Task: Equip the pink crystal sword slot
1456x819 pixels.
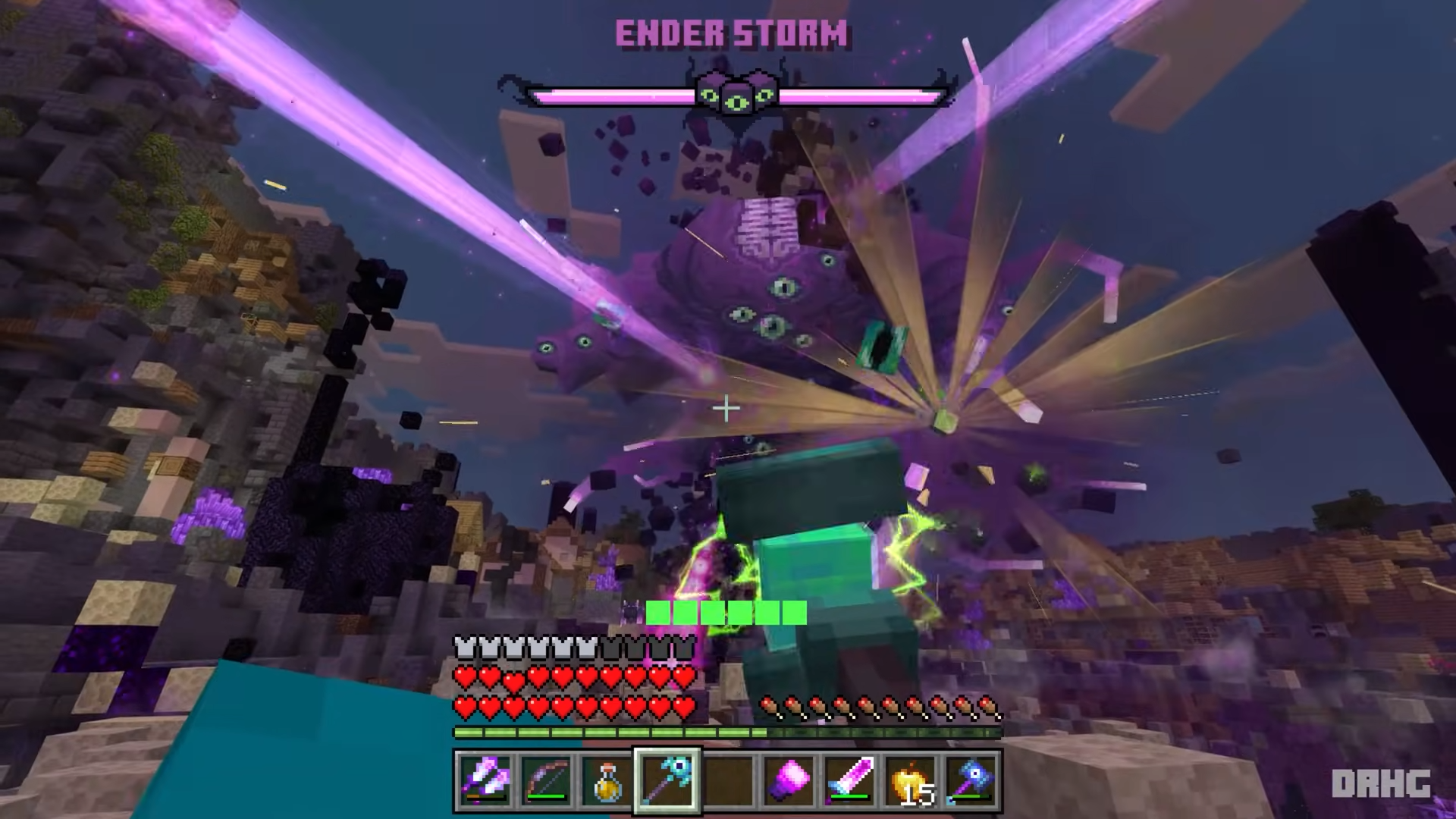Action: pos(849,780)
